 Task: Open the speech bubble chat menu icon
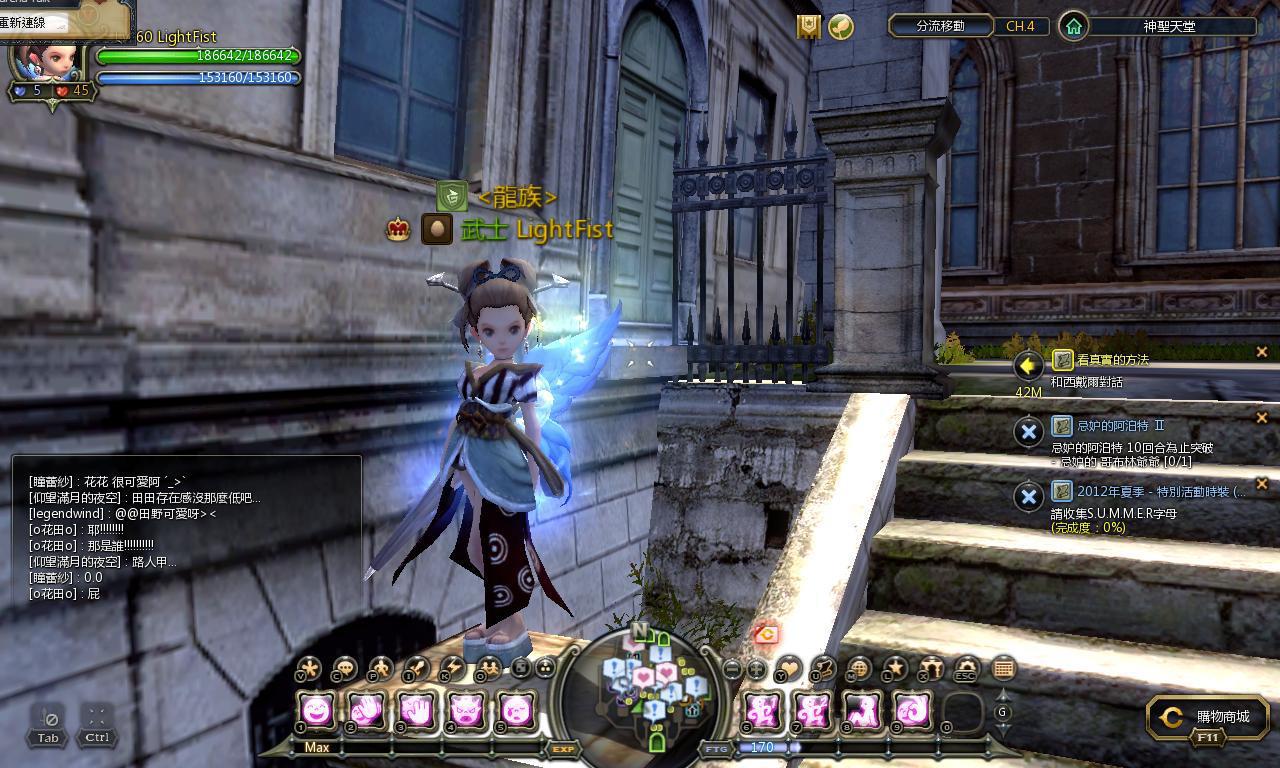(345, 668)
